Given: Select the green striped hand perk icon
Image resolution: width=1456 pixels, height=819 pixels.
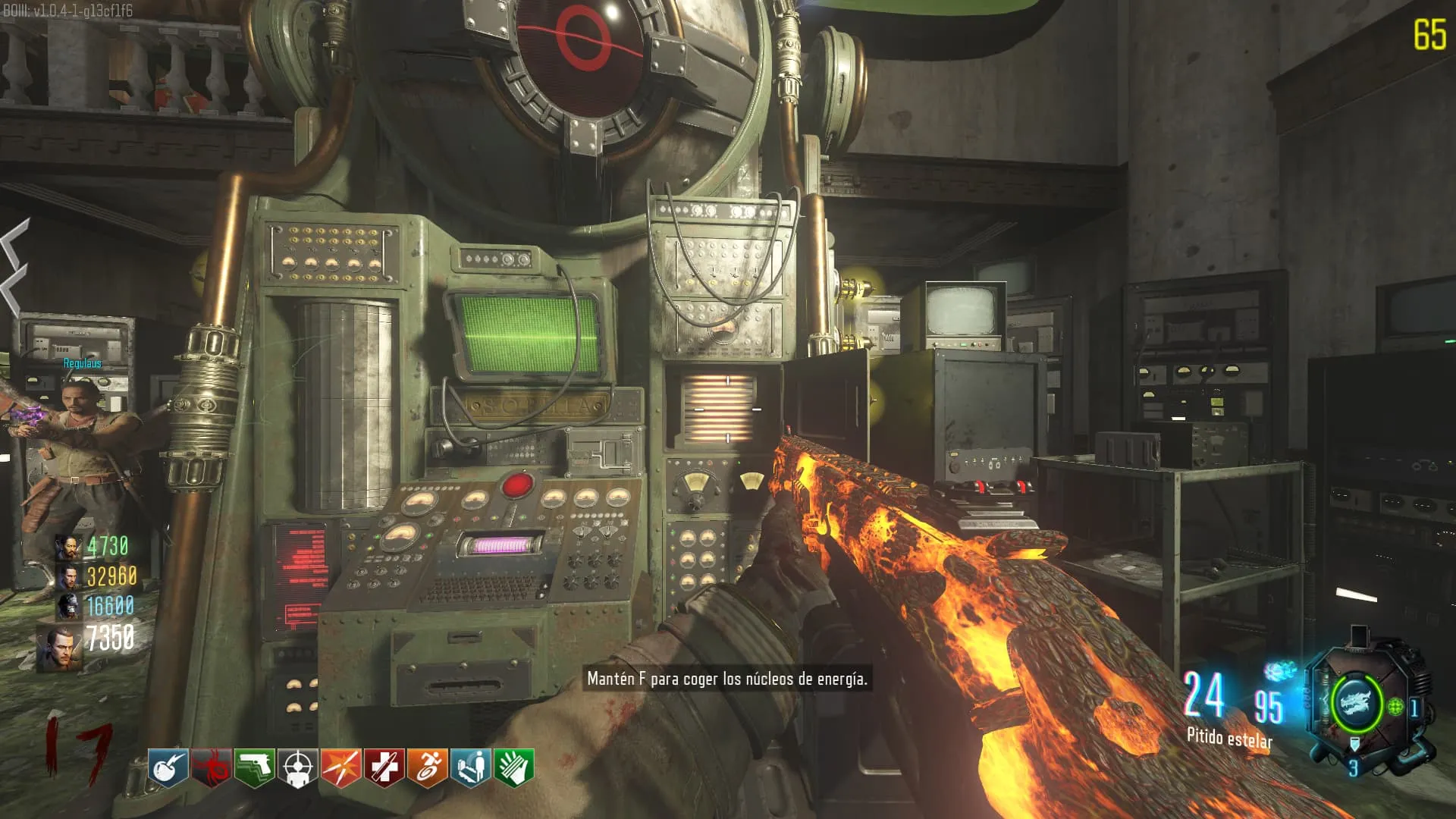Looking at the screenshot, I should [514, 768].
